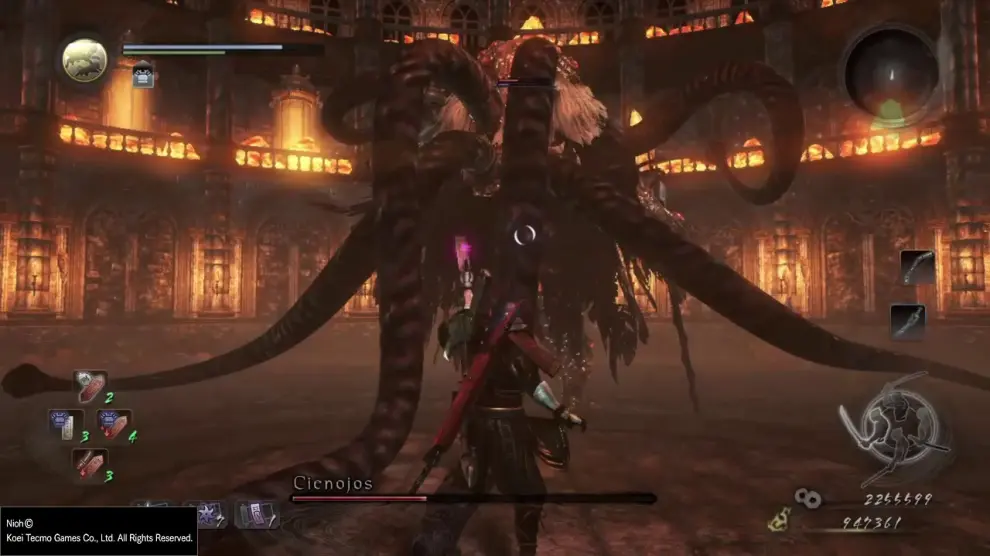The height and width of the screenshot is (556, 990).
Task: Select the paper talisman item with count 3
Action: coord(66,424)
